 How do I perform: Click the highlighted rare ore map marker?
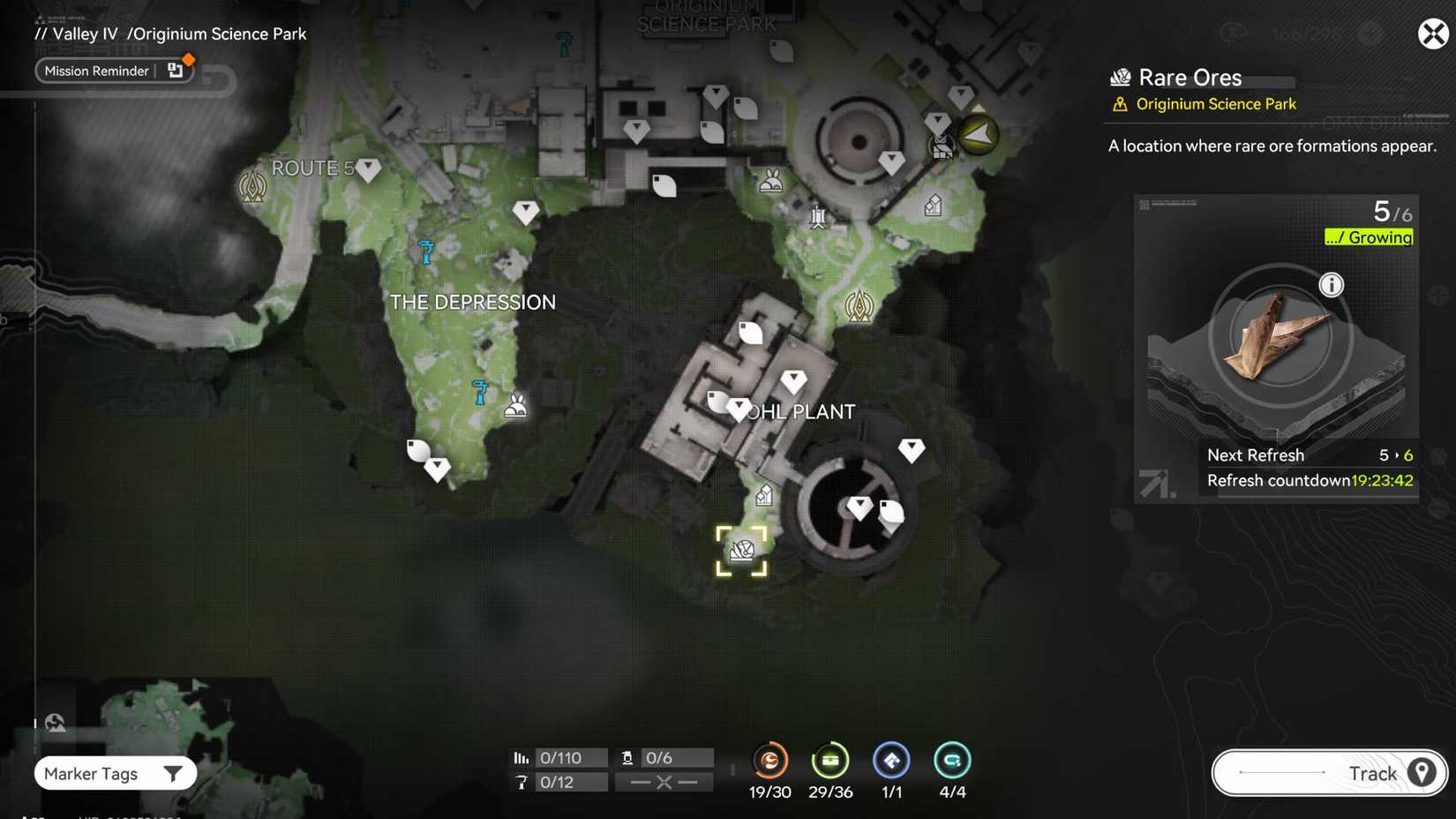[743, 550]
